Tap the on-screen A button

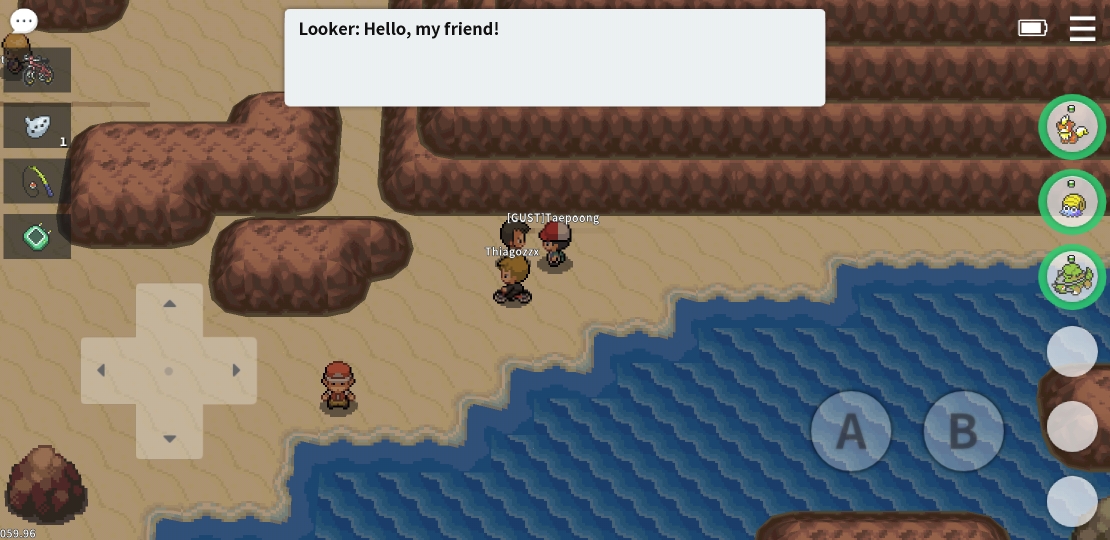(x=850, y=431)
